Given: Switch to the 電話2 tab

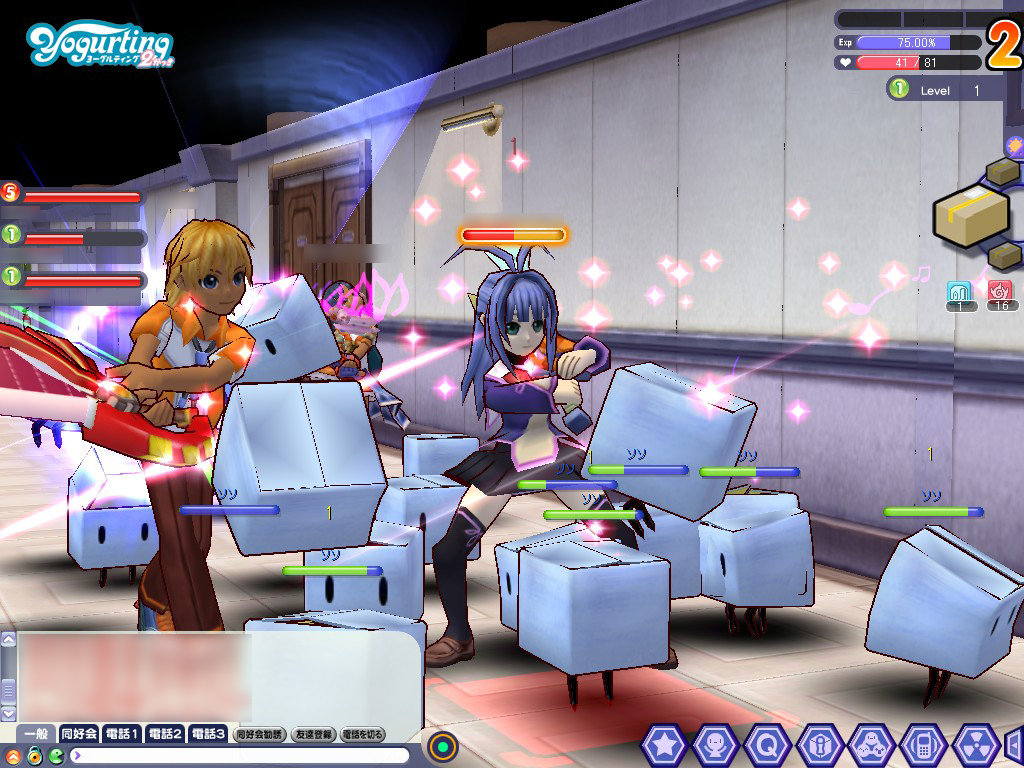Looking at the screenshot, I should click(x=165, y=734).
